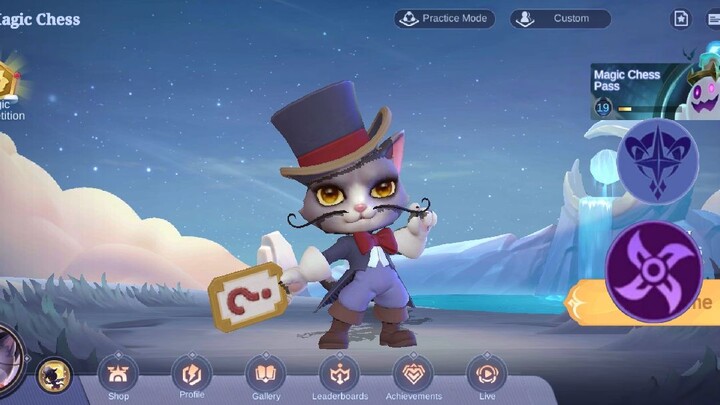The width and height of the screenshot is (720, 405).
Task: Open the Achievements page
Action: tap(413, 377)
